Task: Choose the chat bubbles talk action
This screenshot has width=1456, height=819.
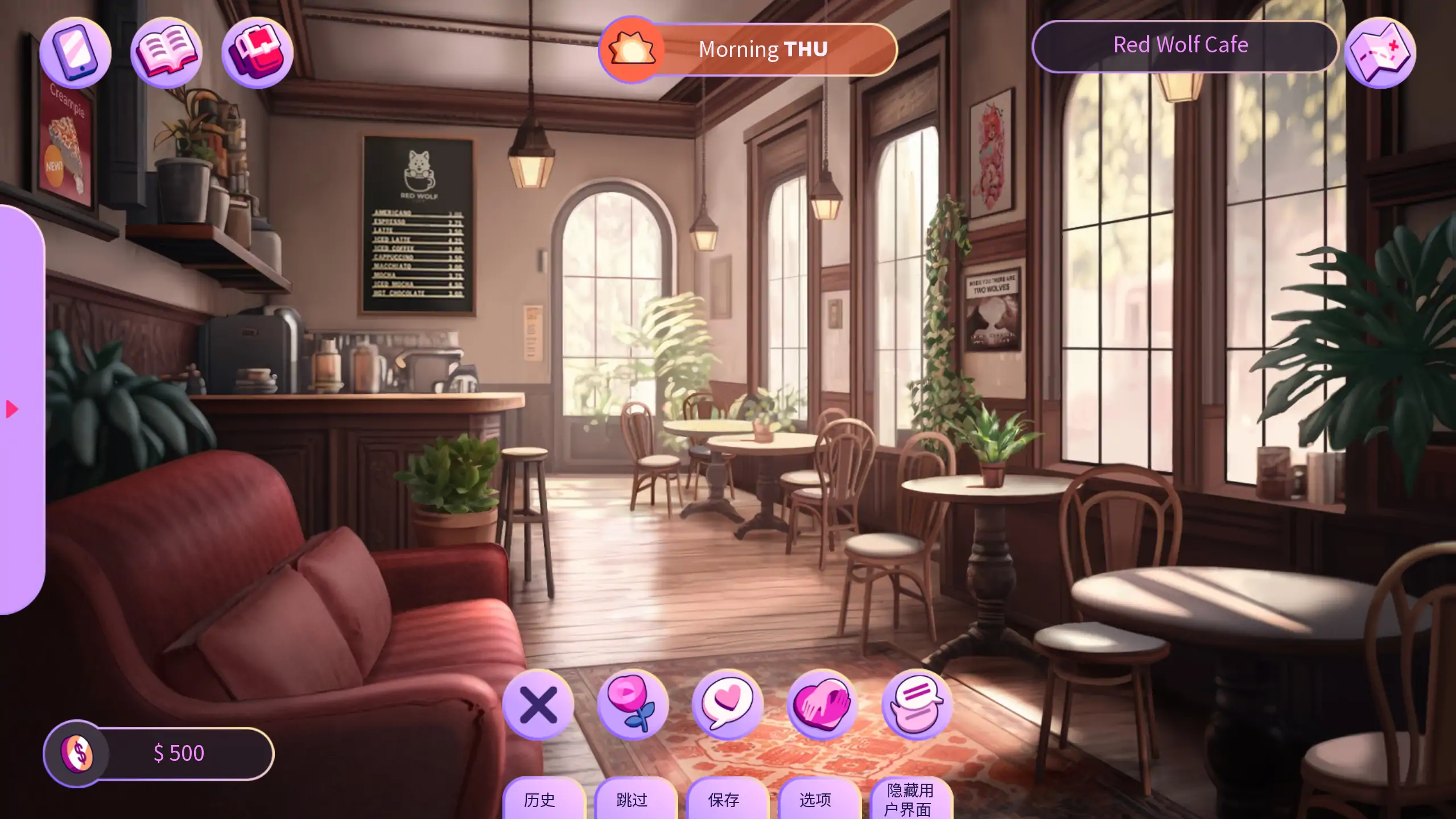Action: click(x=917, y=705)
